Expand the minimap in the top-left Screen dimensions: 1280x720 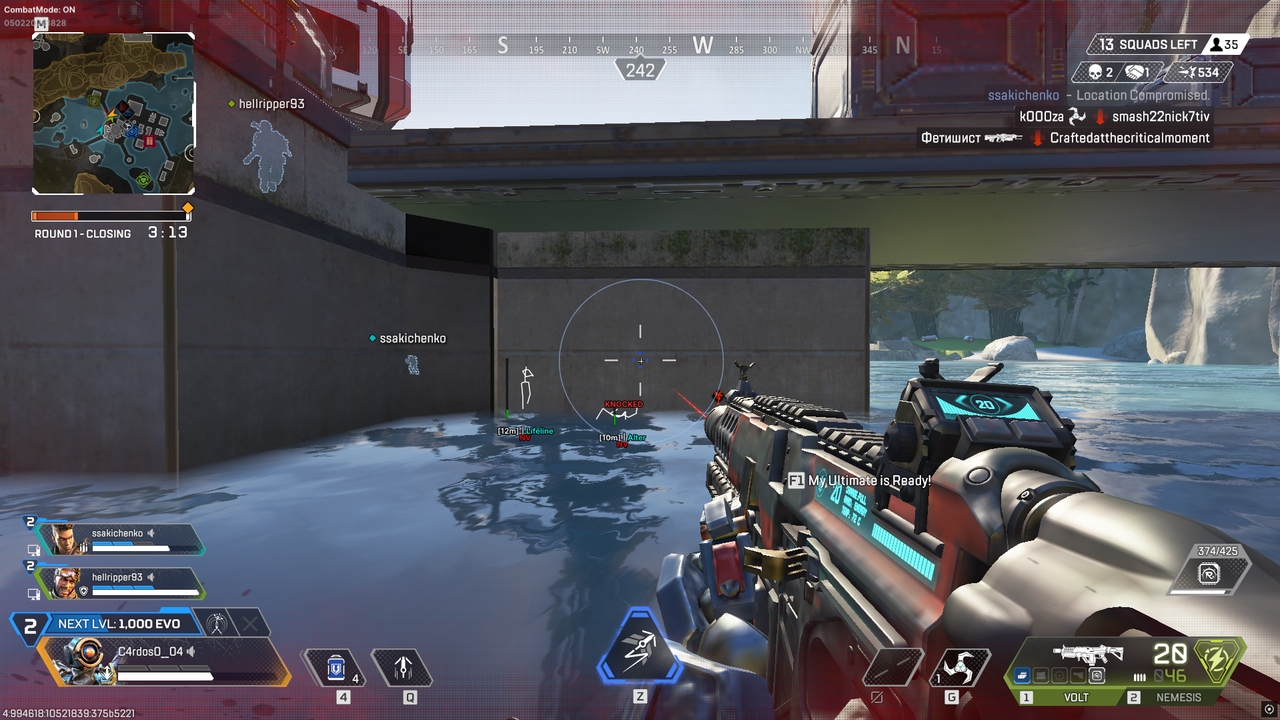[x=112, y=112]
